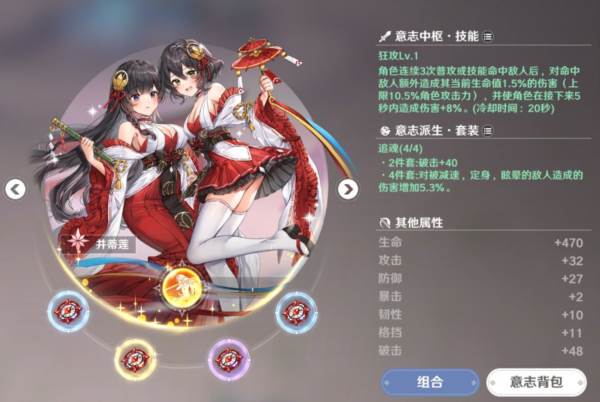Open details list beside 意志派生·套装
Image resolution: width=600 pixels, height=402 pixels.
tap(489, 131)
